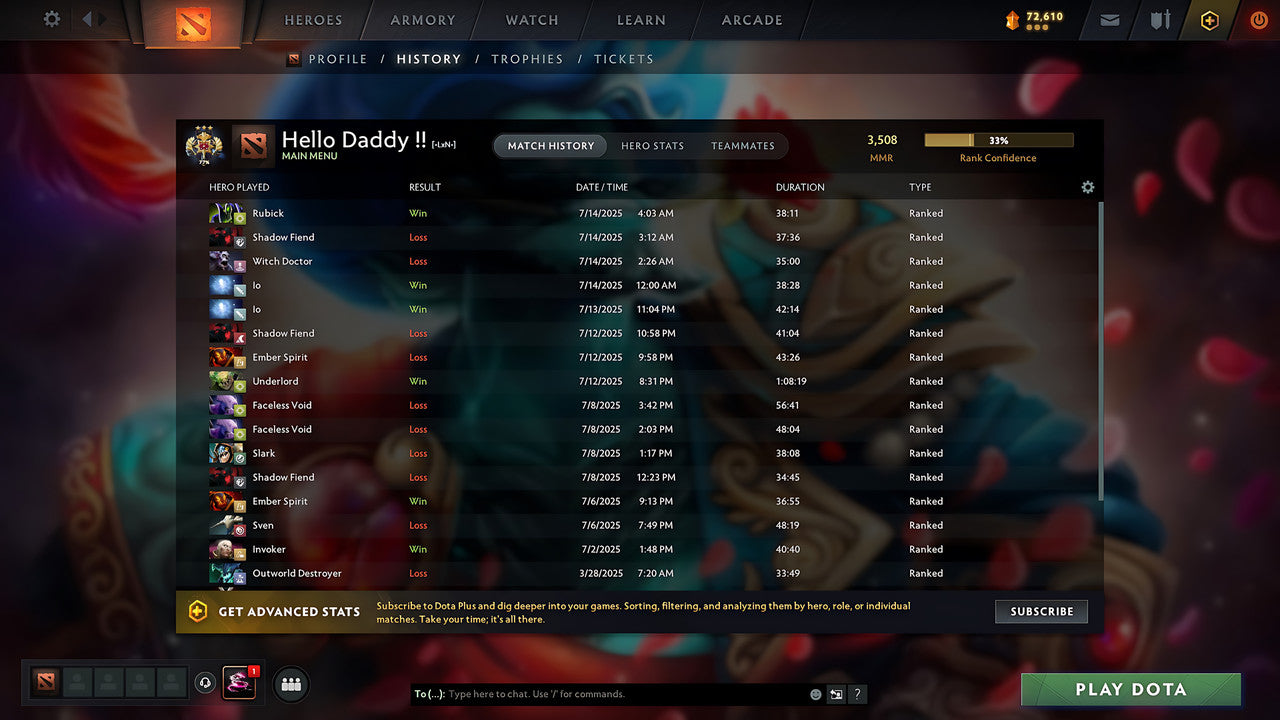The width and height of the screenshot is (1280, 720).
Task: Open the WATCH menu item
Action: point(531,19)
